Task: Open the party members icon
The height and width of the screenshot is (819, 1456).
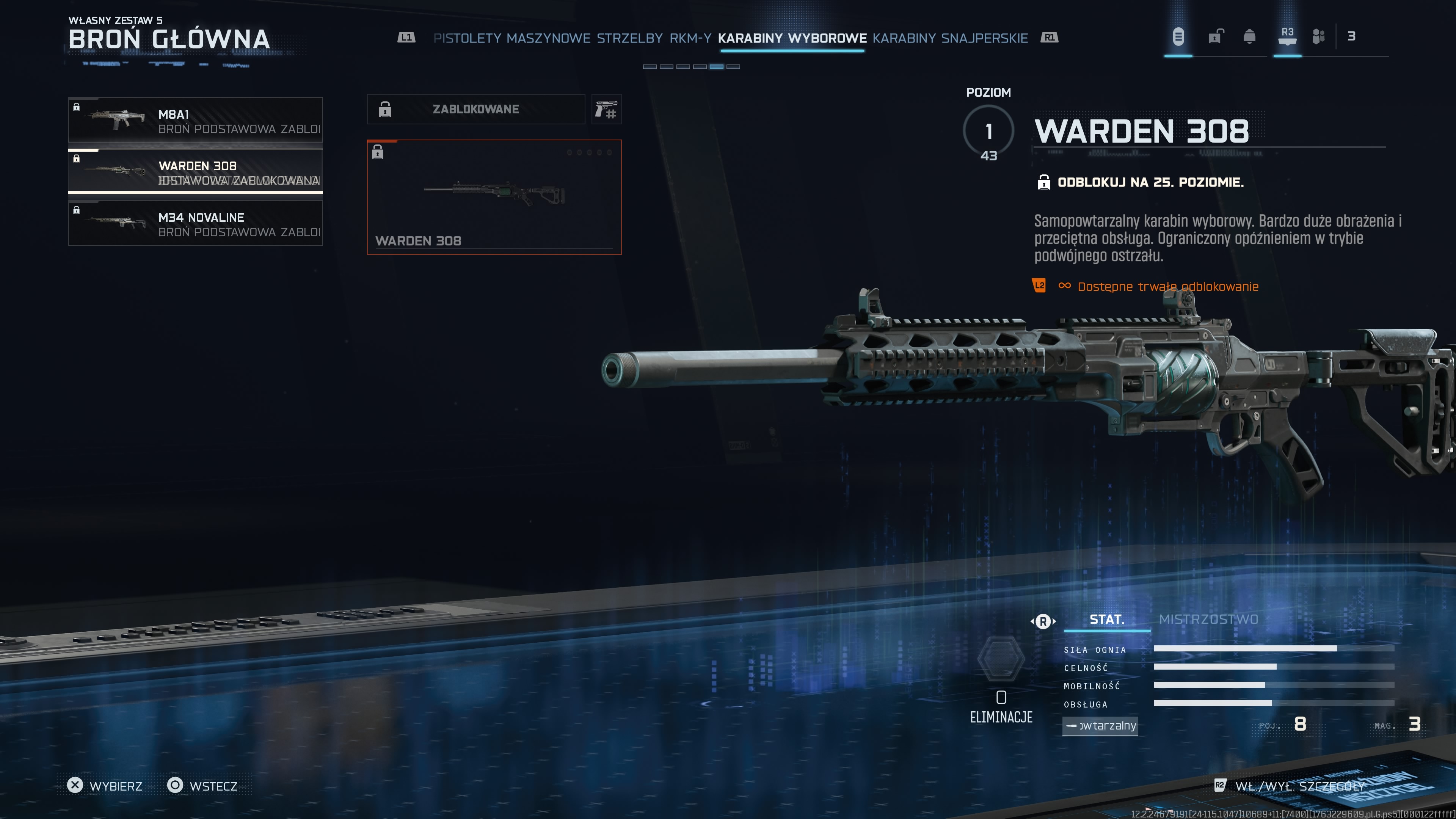Action: (x=1318, y=37)
